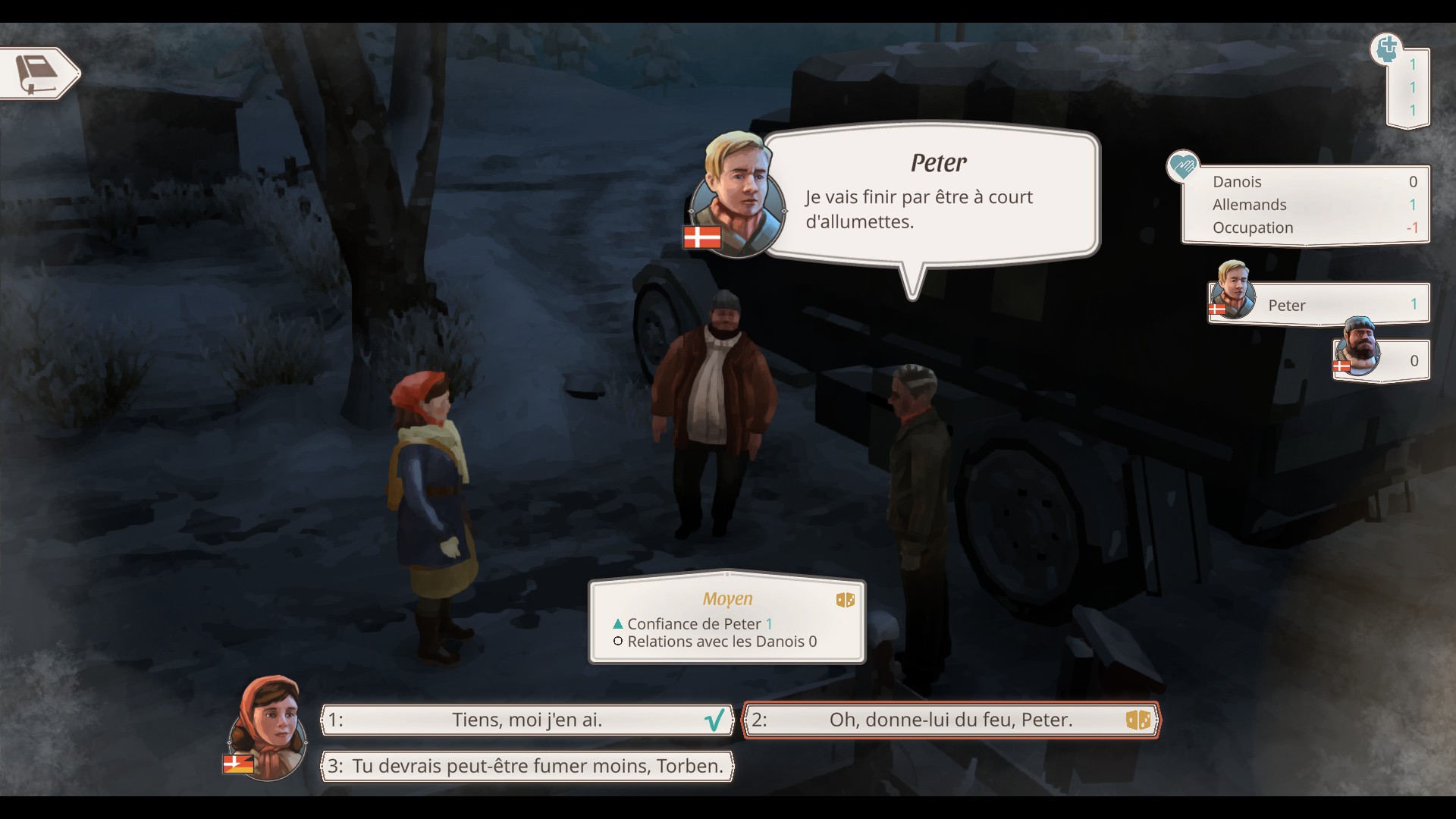Open the journal book icon
Image resolution: width=1456 pixels, height=819 pixels.
tap(38, 74)
